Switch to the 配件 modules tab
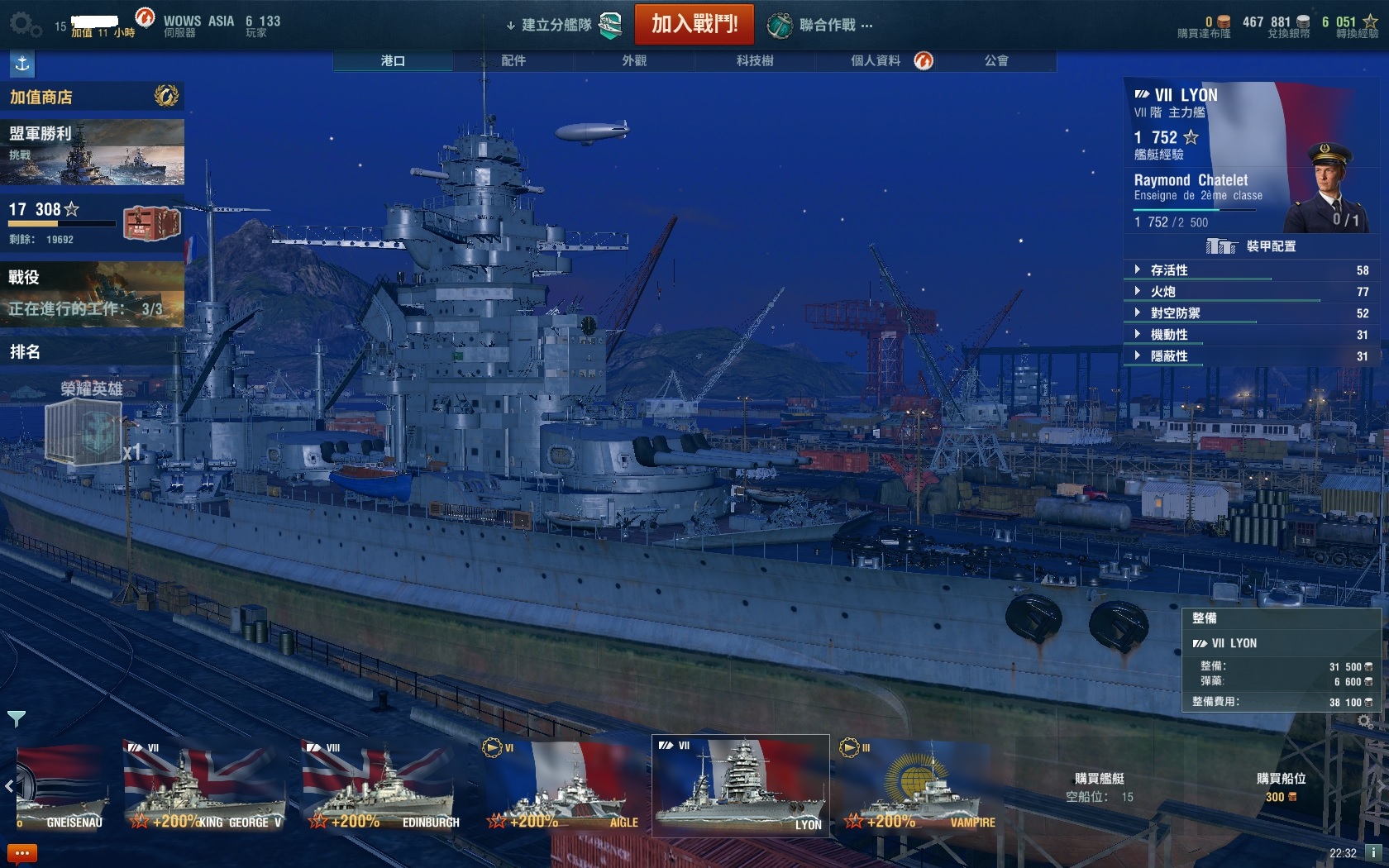This screenshot has width=1389, height=868. click(513, 60)
